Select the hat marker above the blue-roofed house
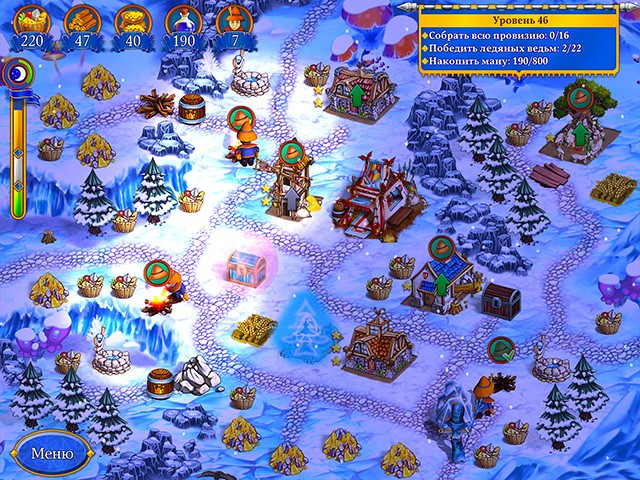This screenshot has height=480, width=640. 441,247
